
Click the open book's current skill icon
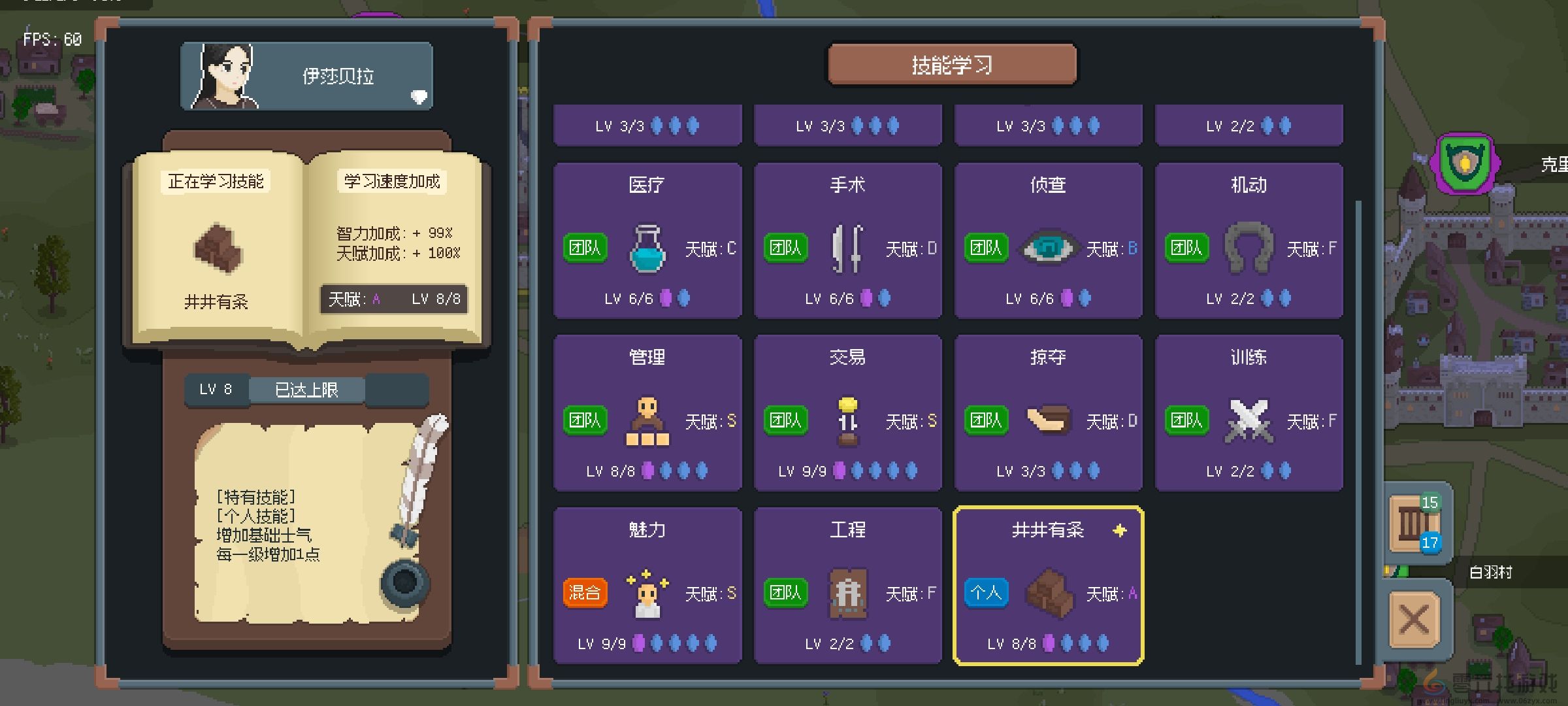click(x=218, y=248)
